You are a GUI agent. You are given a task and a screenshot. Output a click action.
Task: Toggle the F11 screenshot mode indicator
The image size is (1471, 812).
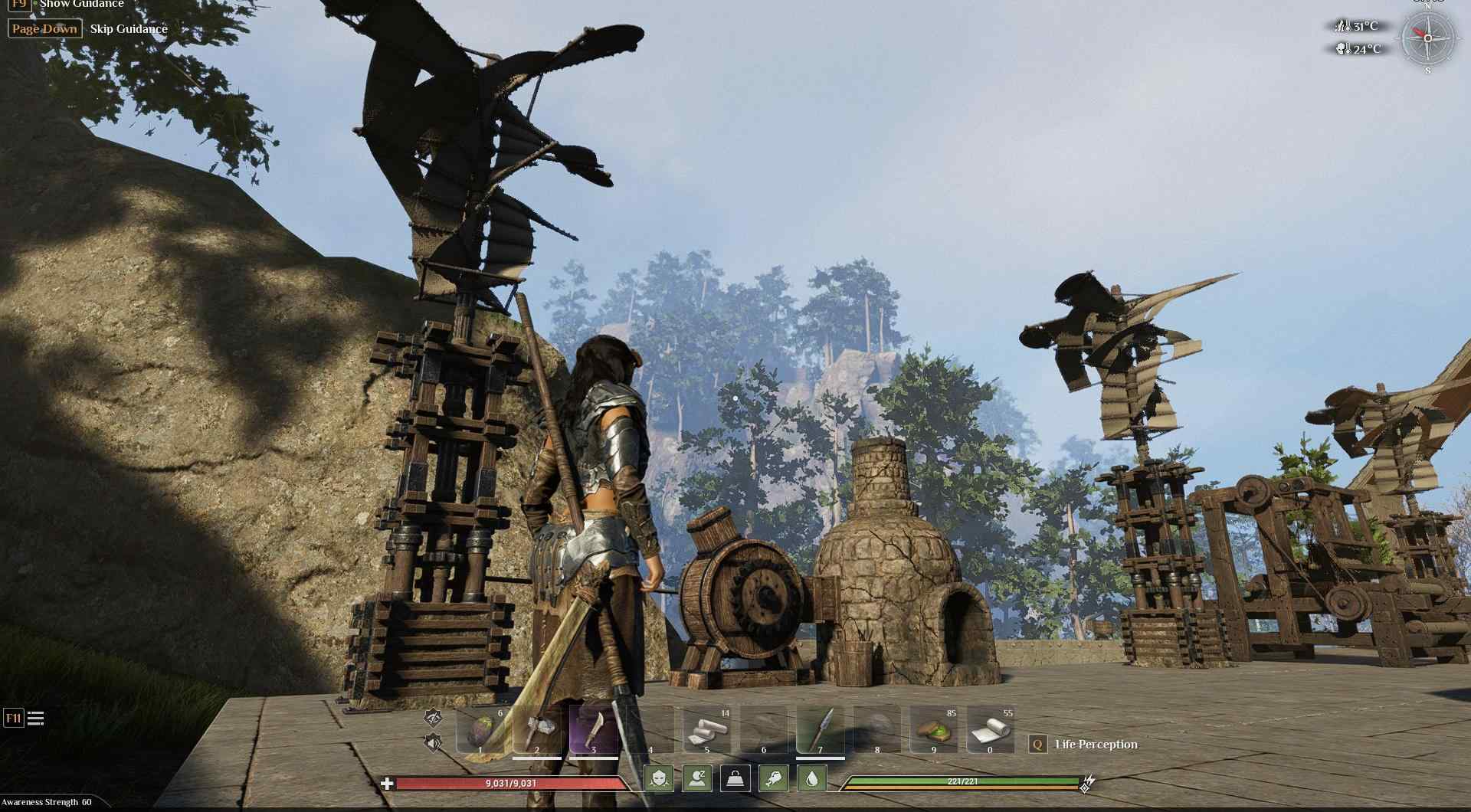[x=14, y=719]
